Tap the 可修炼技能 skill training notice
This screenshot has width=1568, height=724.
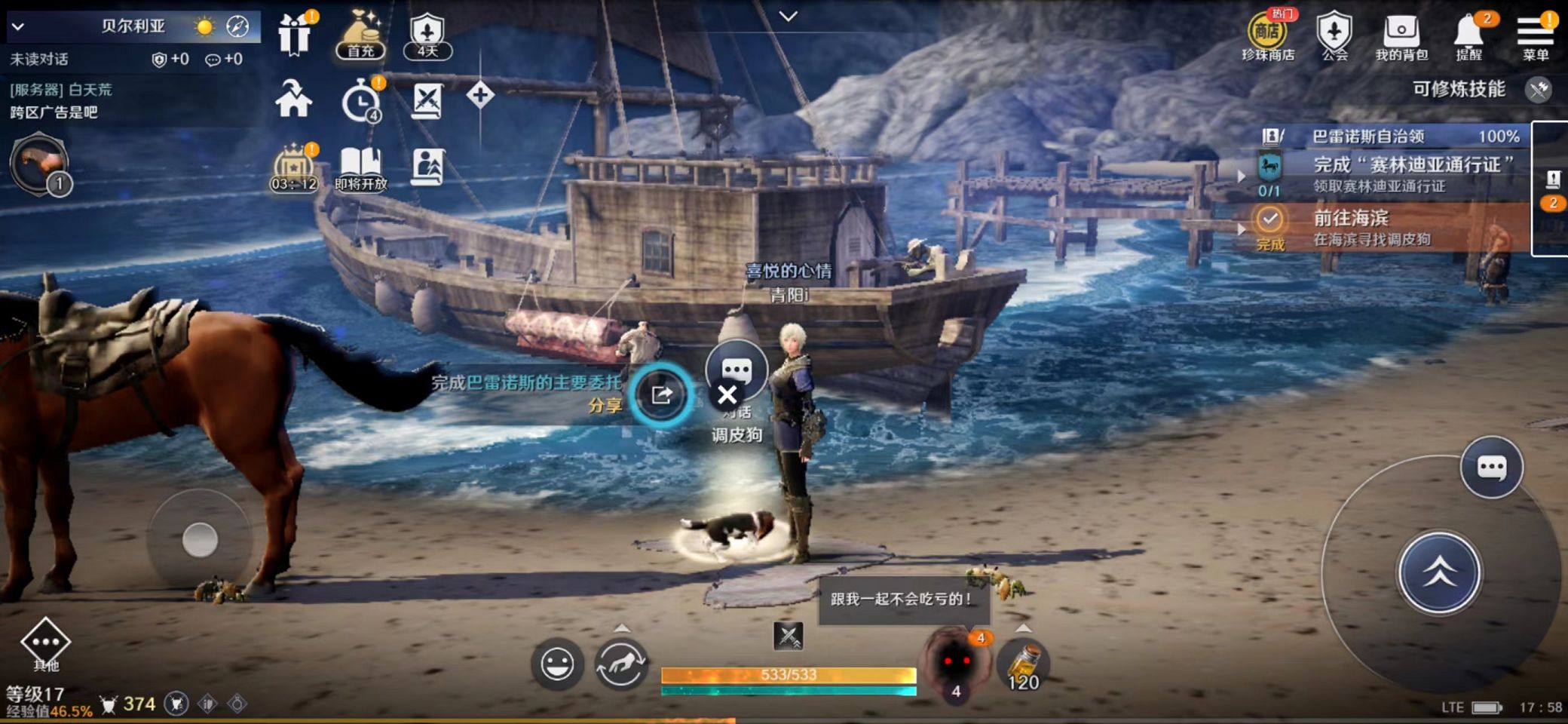(1459, 90)
